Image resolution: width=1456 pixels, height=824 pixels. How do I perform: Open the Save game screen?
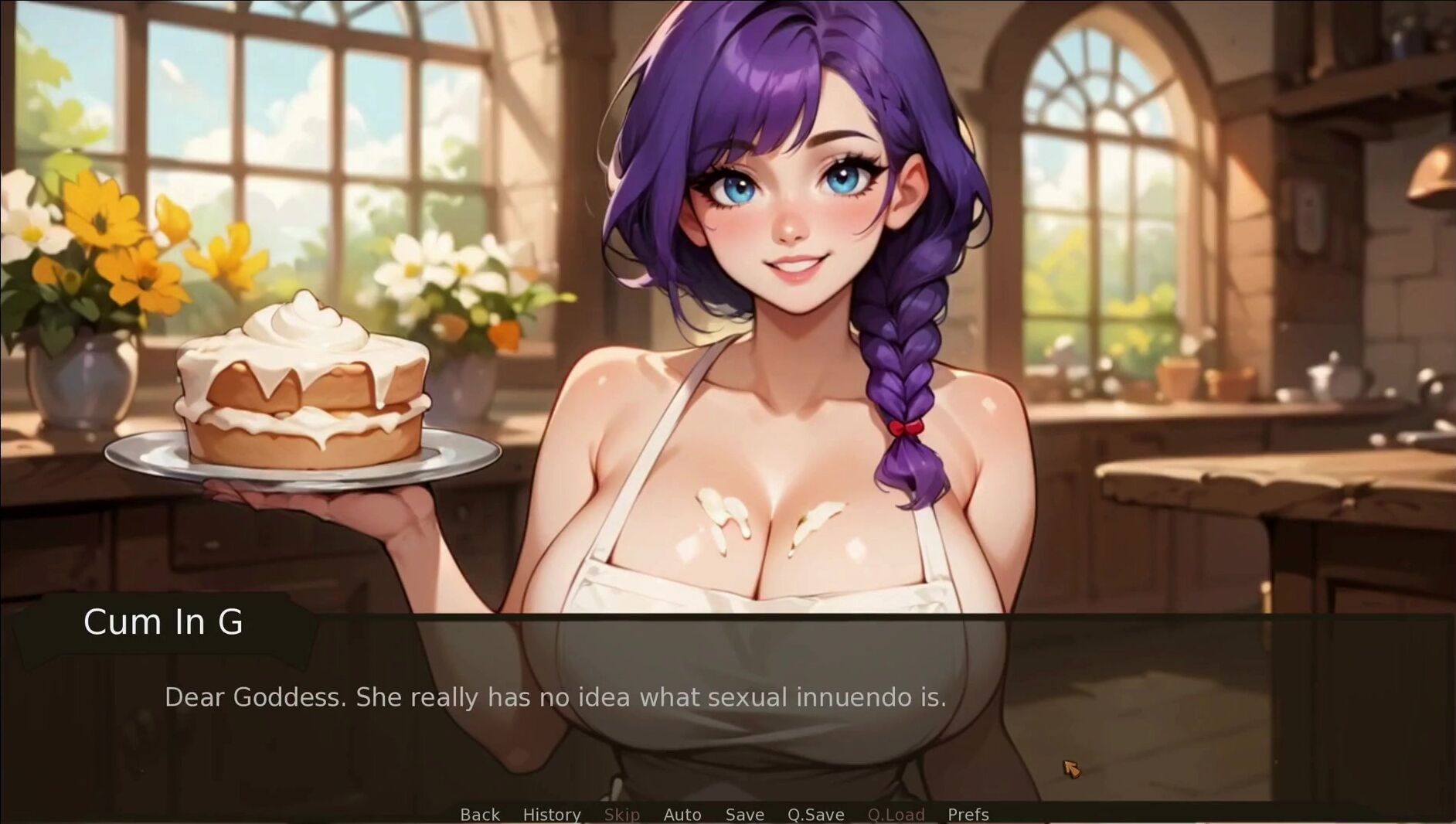pos(744,815)
